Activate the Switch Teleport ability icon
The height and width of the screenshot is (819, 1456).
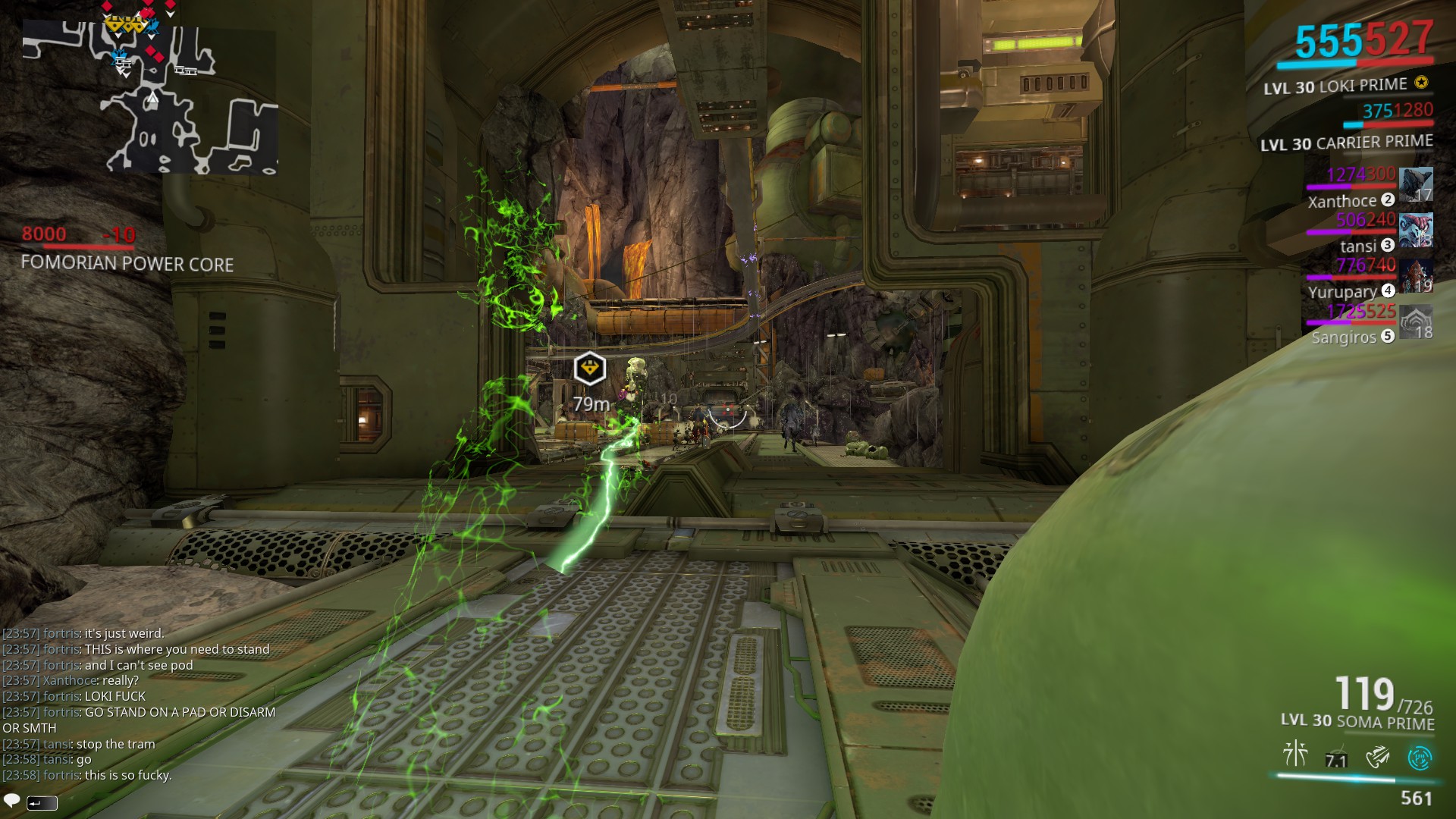pyautogui.click(x=1377, y=756)
